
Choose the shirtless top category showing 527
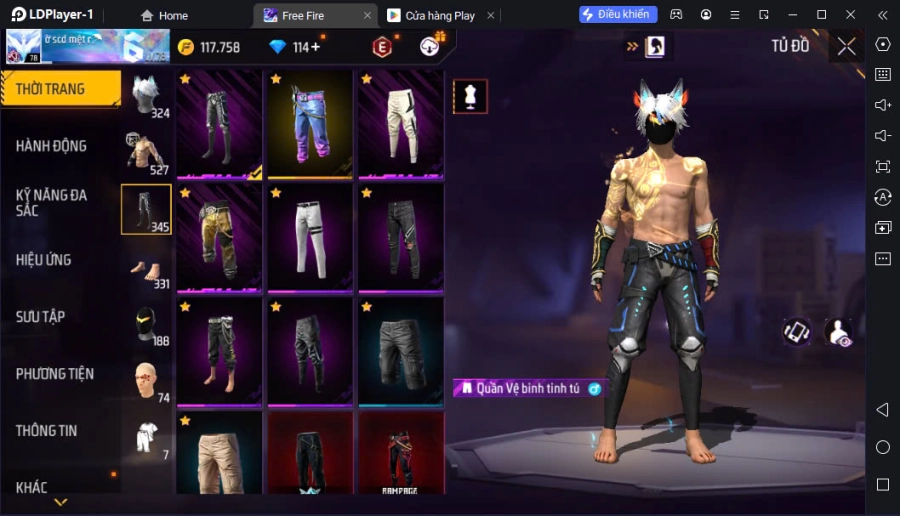click(147, 153)
